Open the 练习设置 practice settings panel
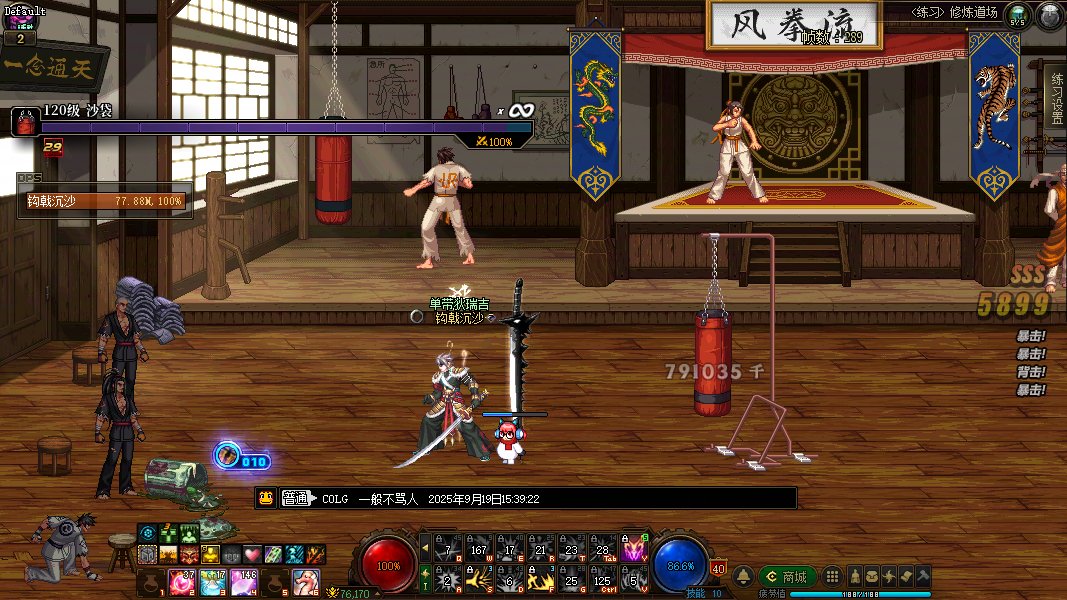Screen dimensions: 1067x600 [1055, 97]
